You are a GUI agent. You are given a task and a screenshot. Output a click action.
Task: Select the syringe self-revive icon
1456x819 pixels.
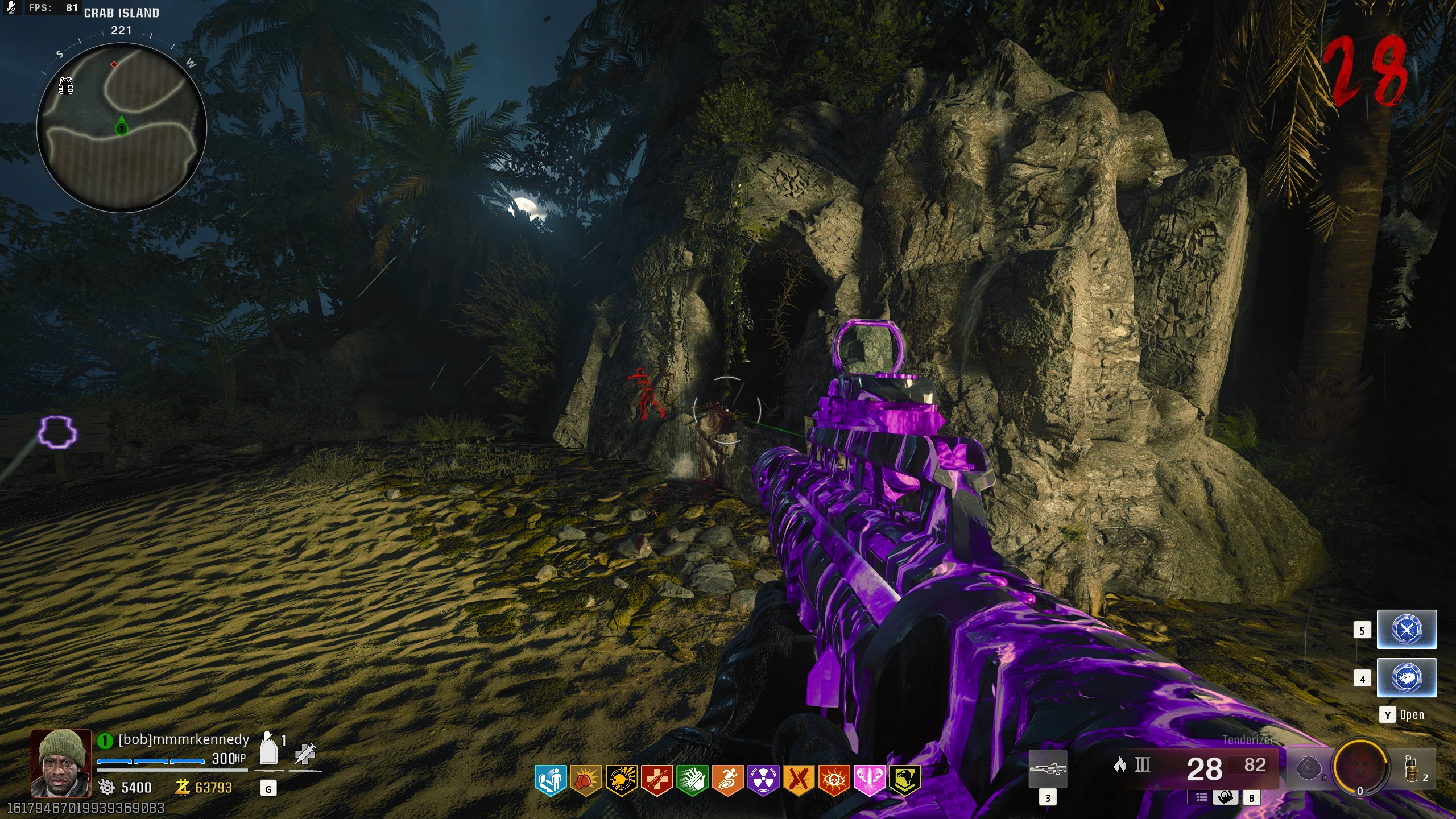(305, 754)
